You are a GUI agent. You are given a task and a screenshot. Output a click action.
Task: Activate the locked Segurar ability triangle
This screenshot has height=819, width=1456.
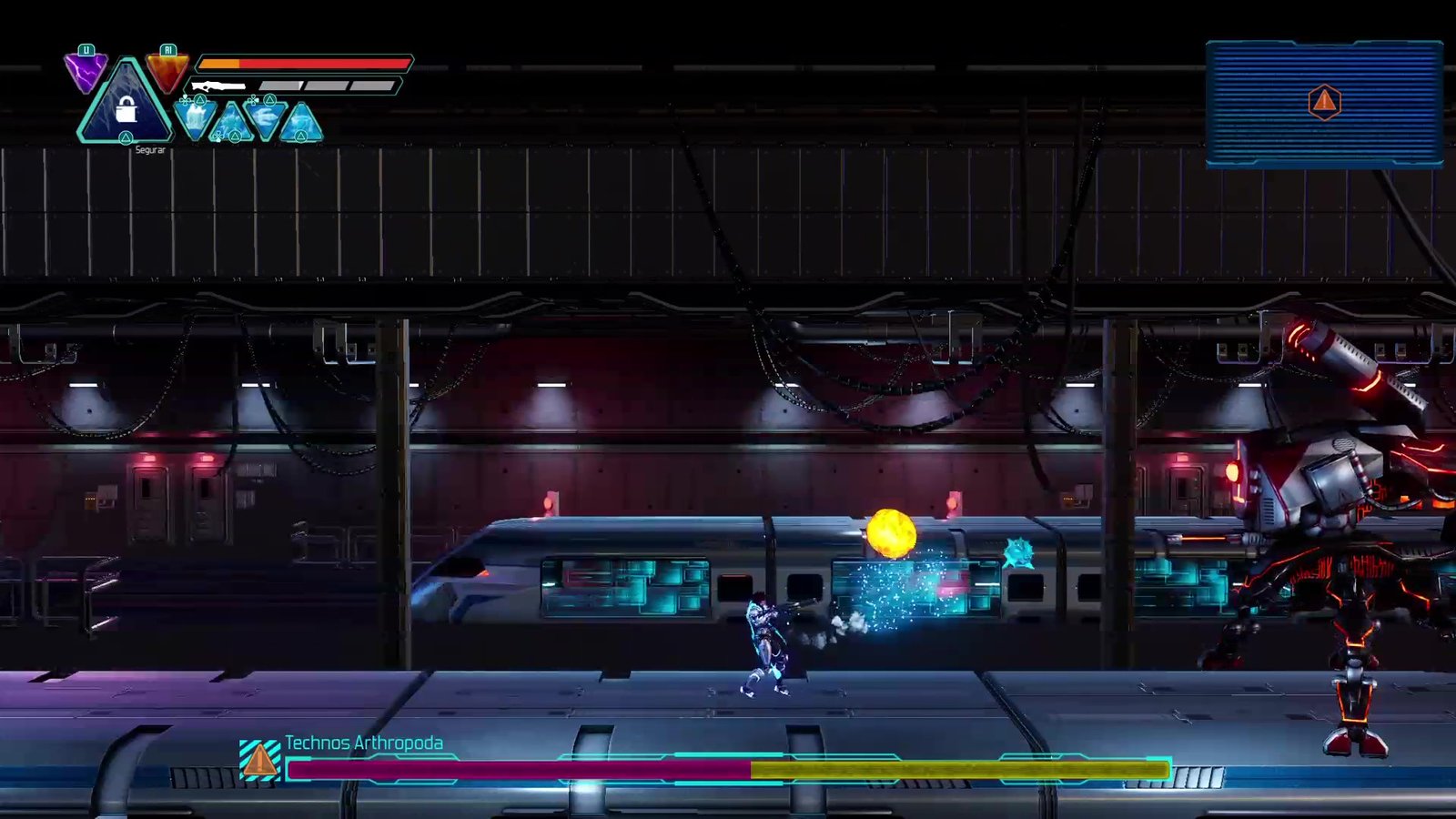(x=126, y=108)
